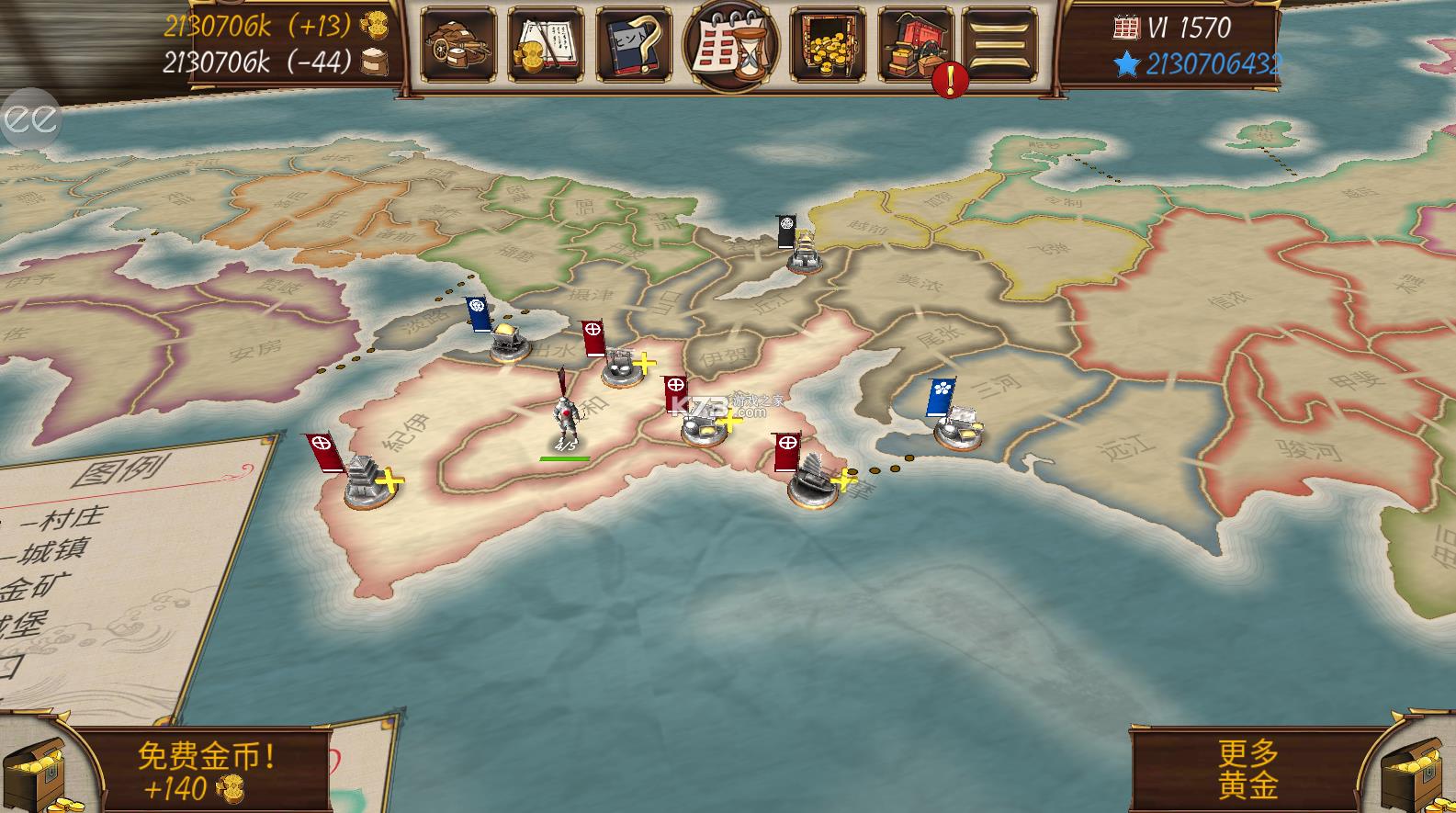Viewport: 1456px width, 813px height.
Task: Open the red wagon and crates icon
Action: 914,44
